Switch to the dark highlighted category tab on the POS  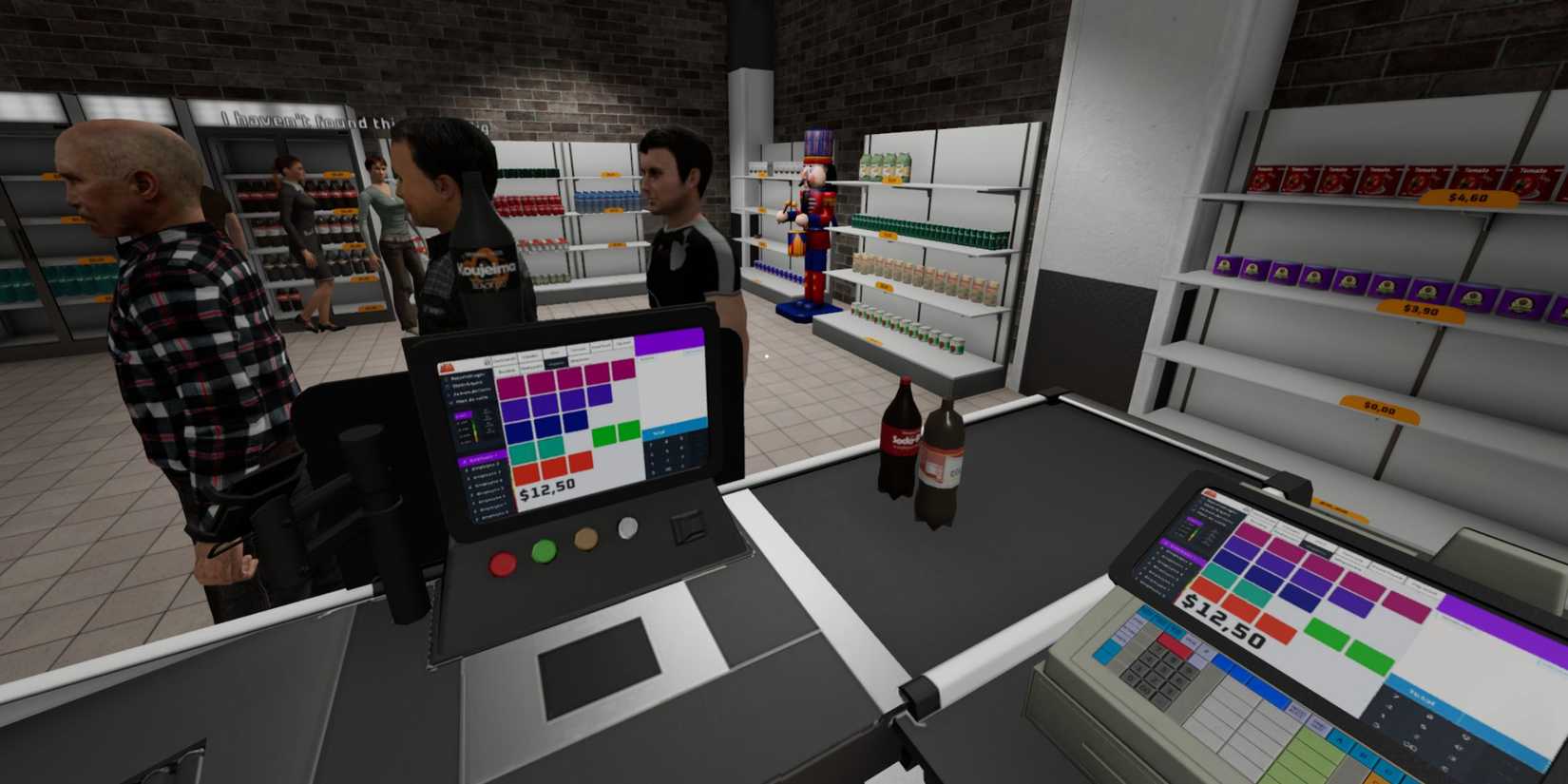point(556,361)
